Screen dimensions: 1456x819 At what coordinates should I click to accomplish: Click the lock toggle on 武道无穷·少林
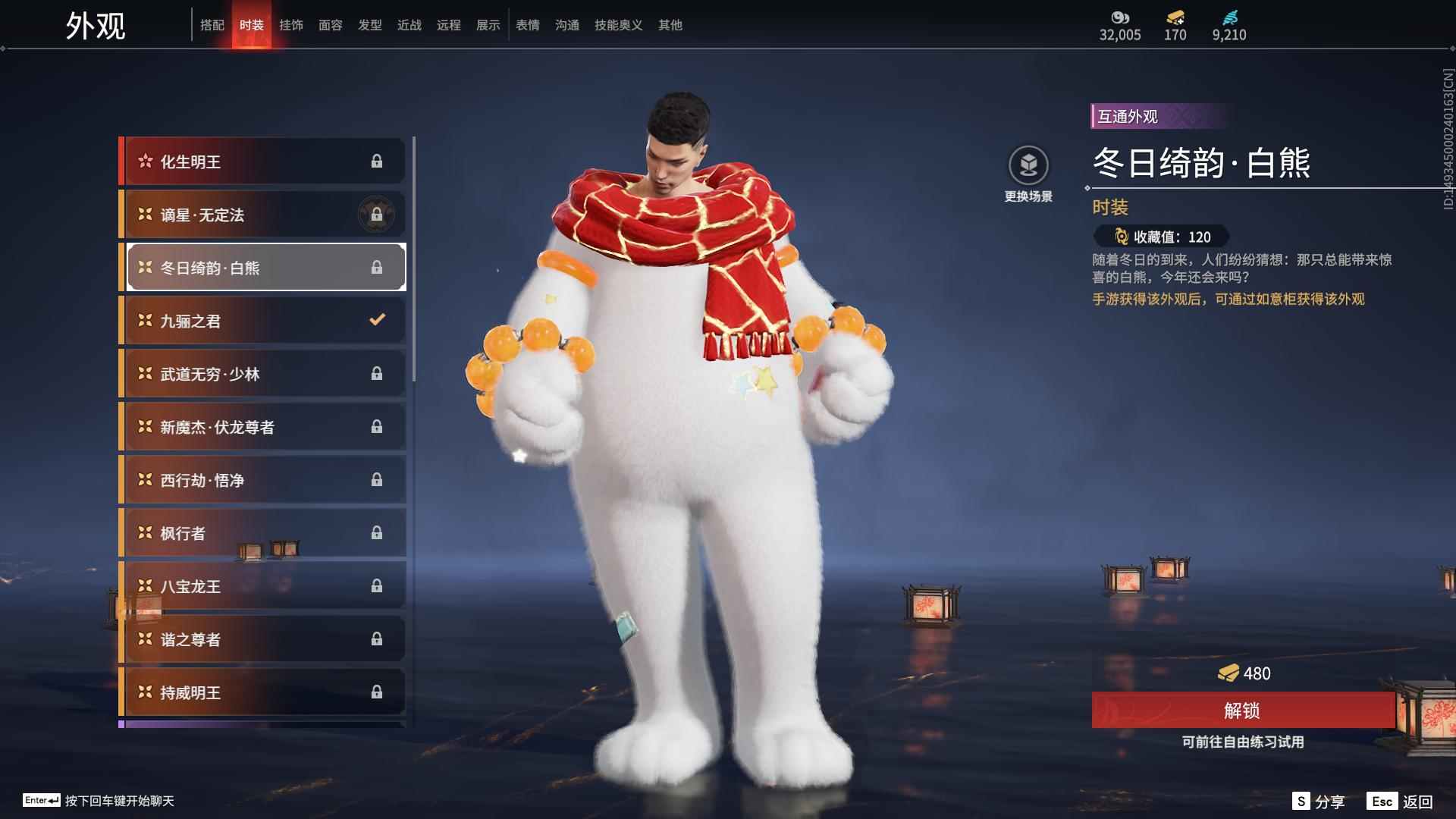377,373
